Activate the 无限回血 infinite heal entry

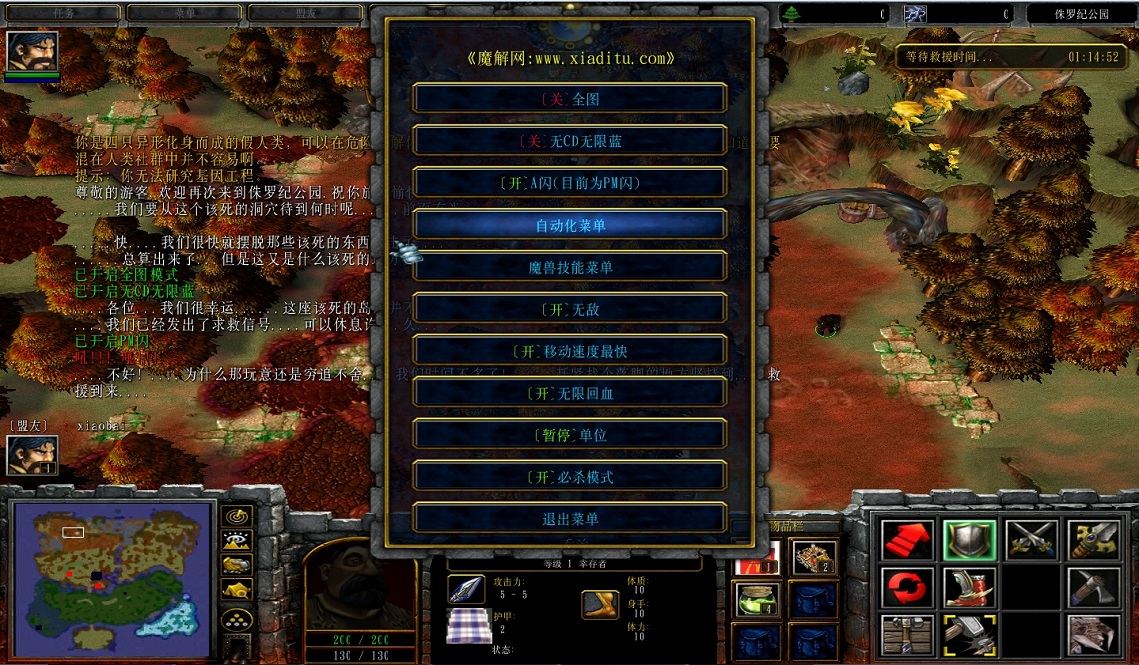coord(570,393)
